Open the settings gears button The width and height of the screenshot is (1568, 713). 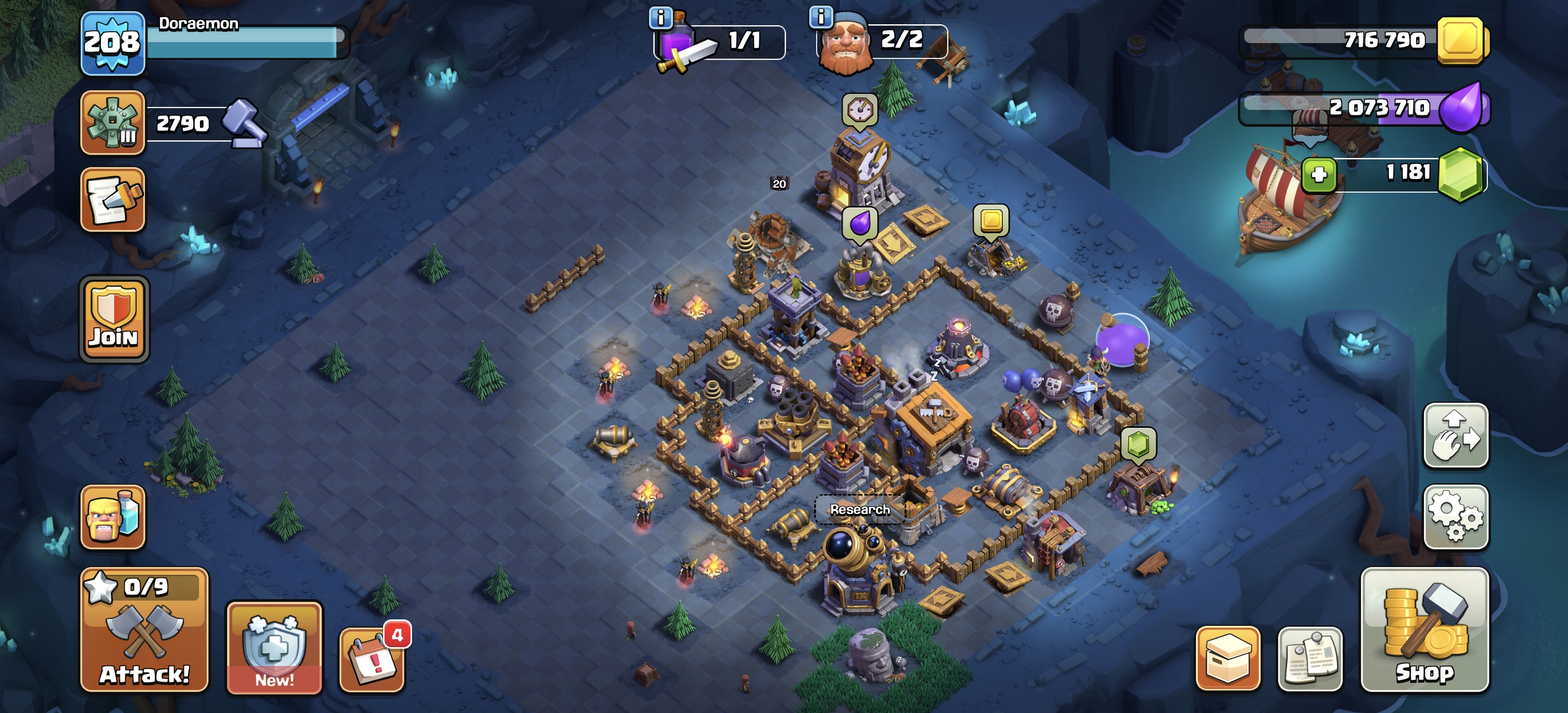click(1455, 517)
